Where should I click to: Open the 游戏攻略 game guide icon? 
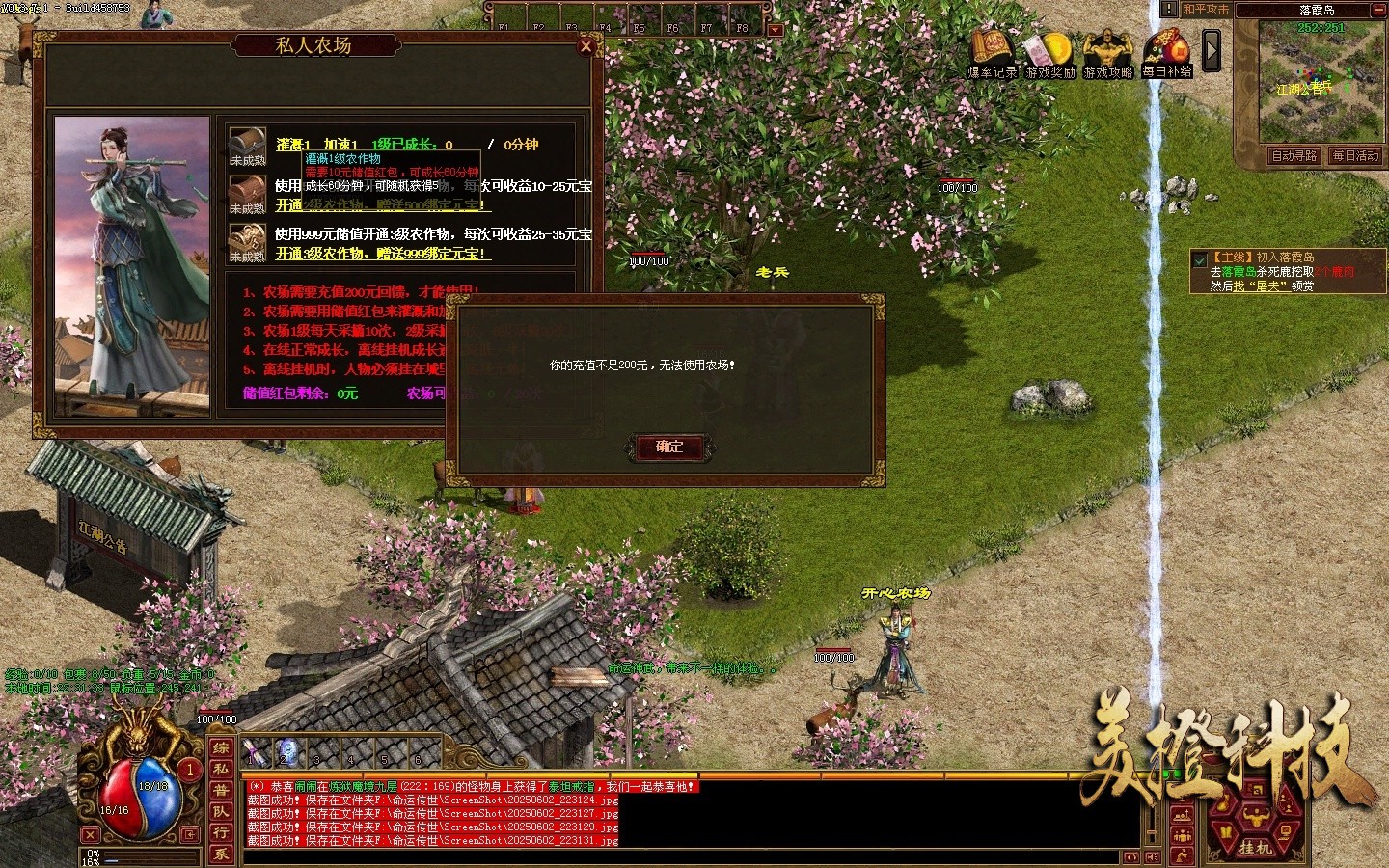[1107, 53]
